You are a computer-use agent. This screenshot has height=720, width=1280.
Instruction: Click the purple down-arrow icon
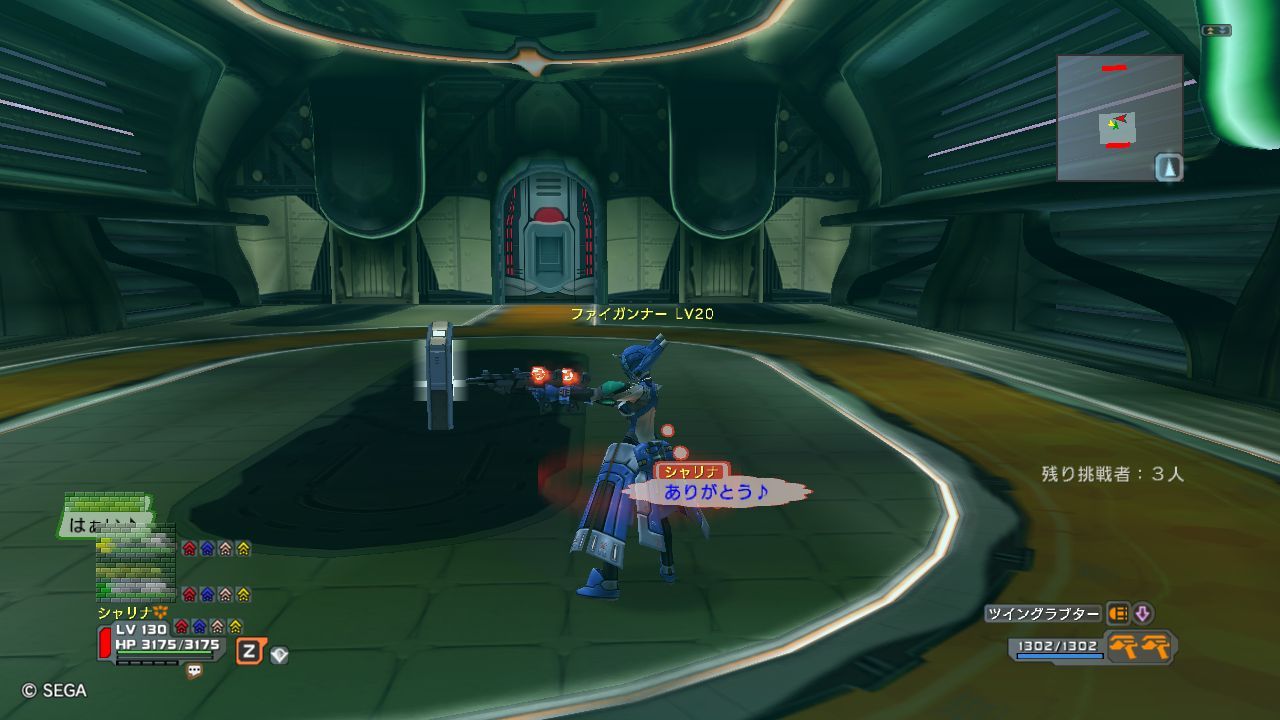[1142, 614]
